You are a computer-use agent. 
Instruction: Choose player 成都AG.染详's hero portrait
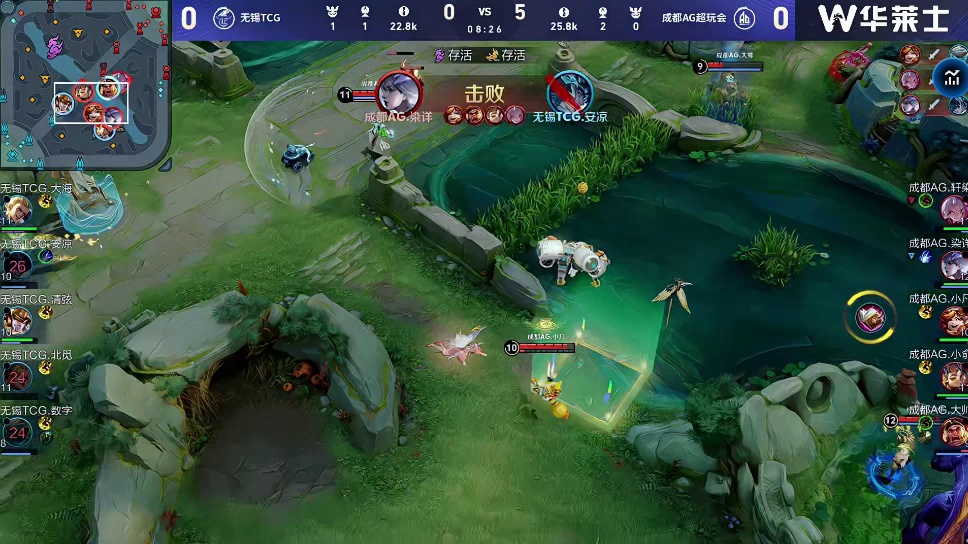pos(952,265)
